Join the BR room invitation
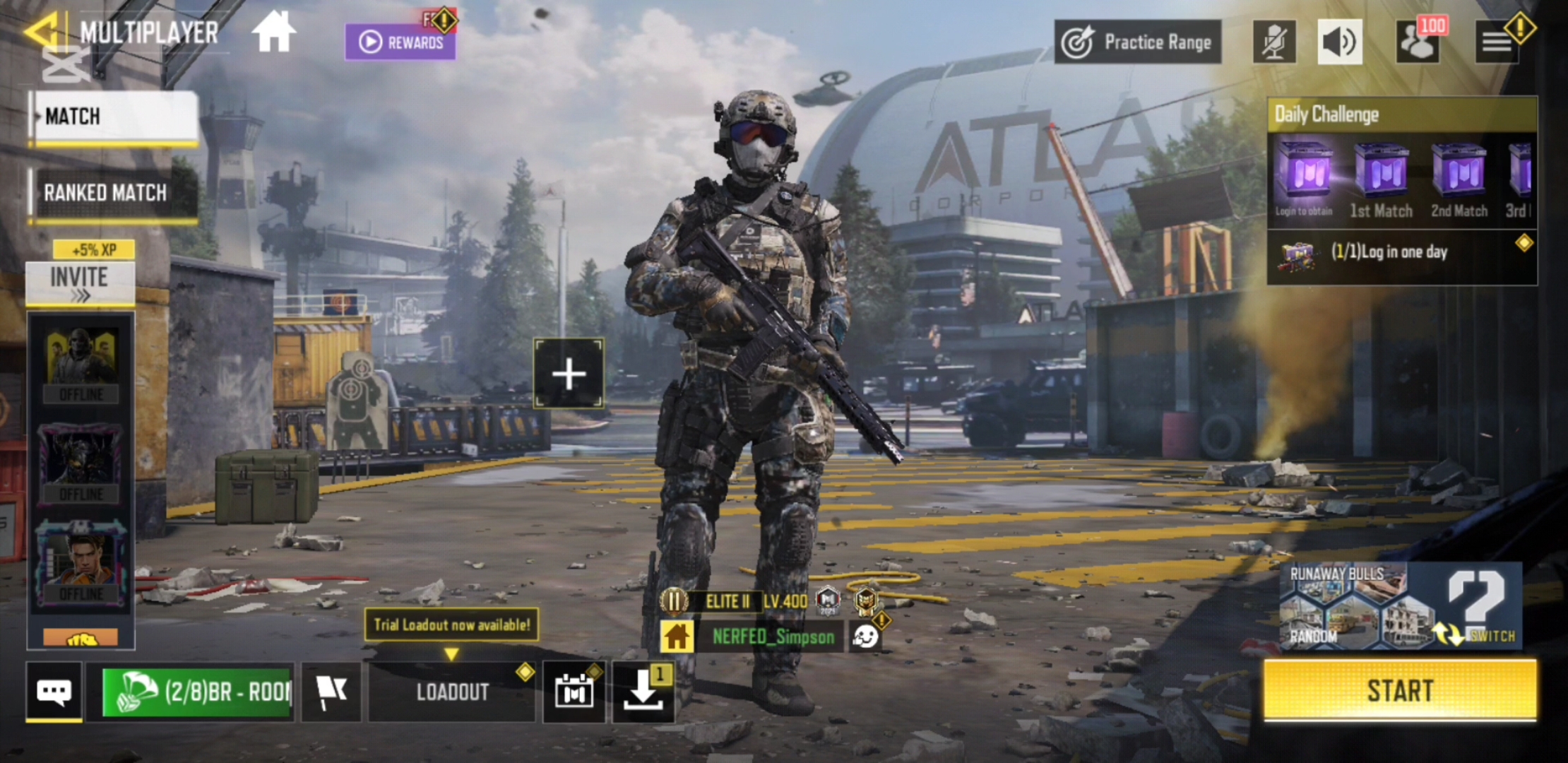 click(198, 692)
